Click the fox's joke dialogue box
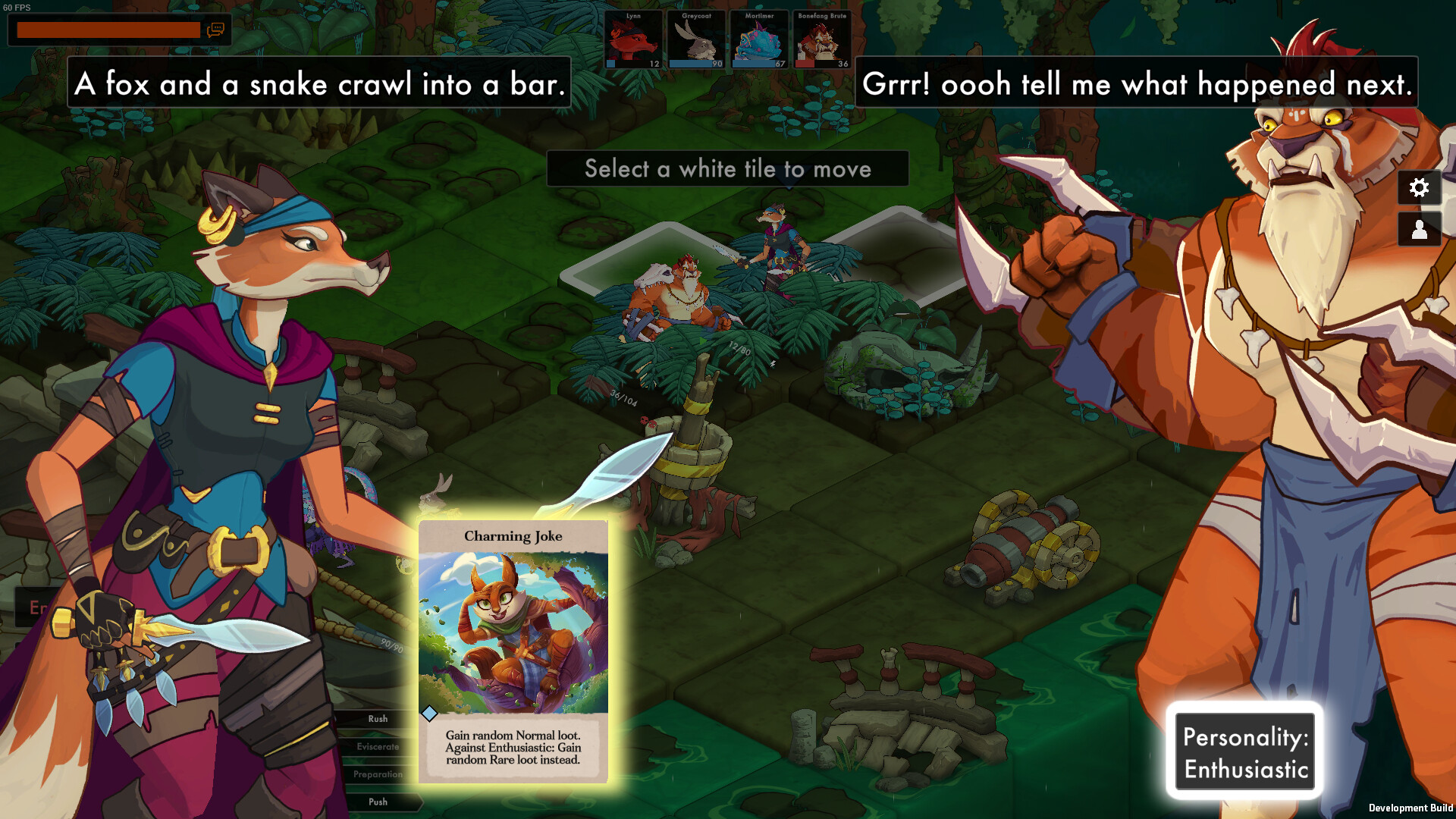 coord(321,84)
